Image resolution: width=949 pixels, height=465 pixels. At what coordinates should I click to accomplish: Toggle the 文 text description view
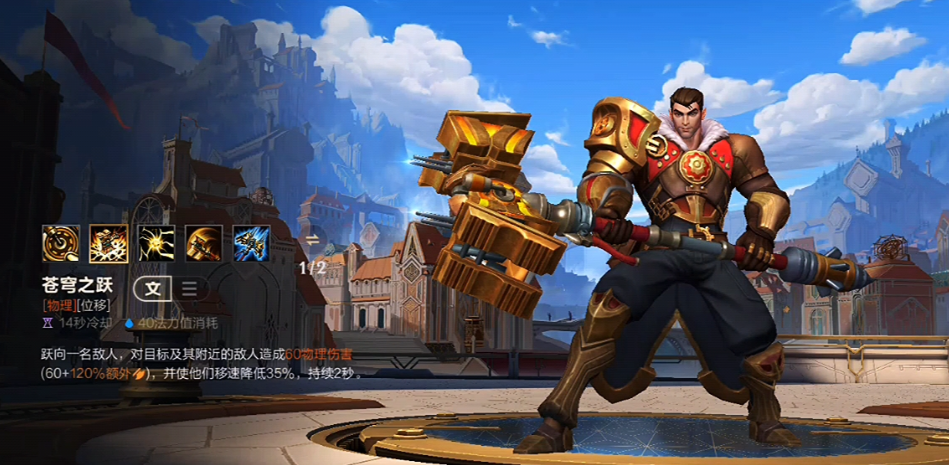pyautogui.click(x=153, y=289)
